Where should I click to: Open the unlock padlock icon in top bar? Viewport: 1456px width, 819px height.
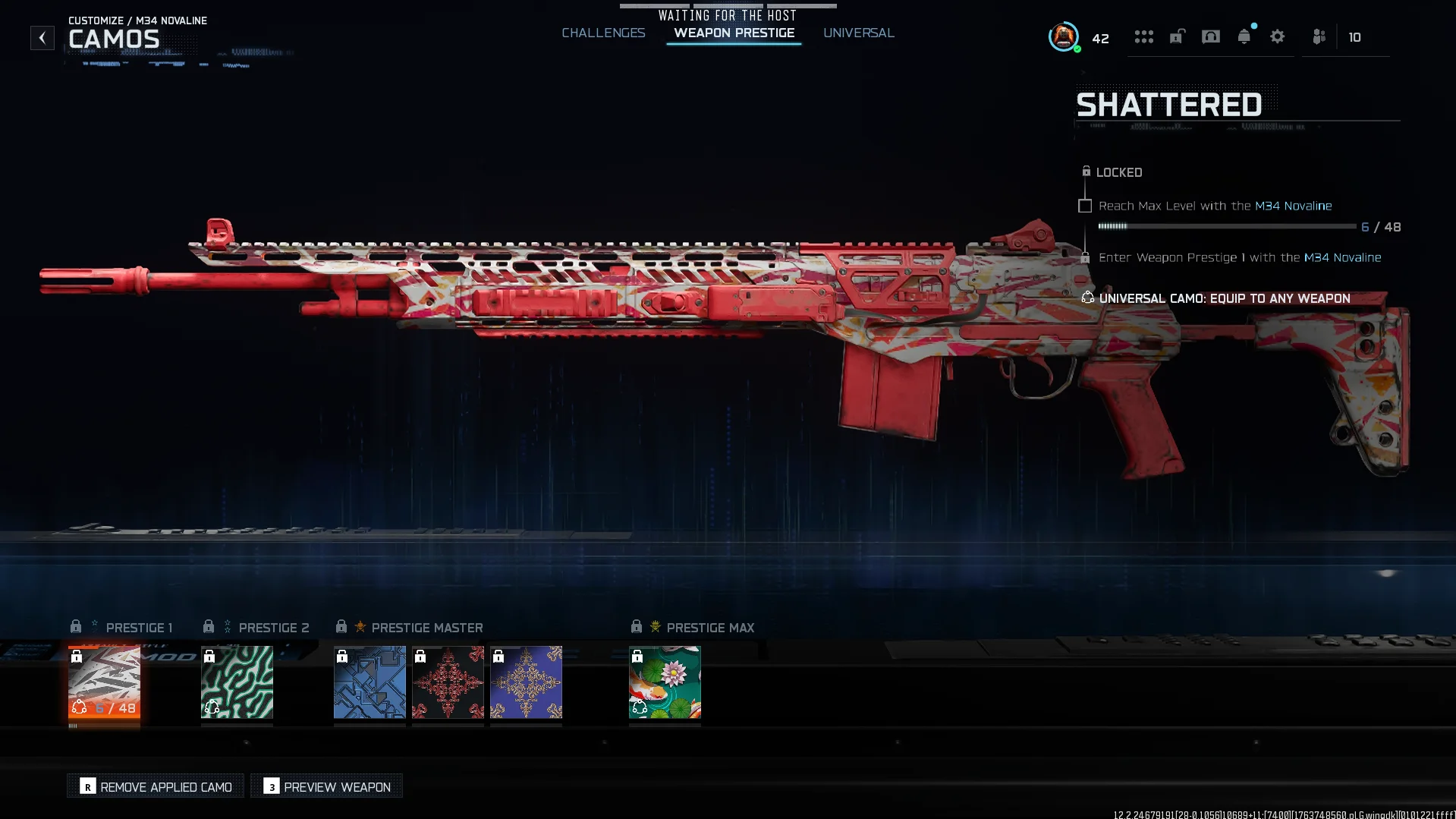pos(1177,36)
